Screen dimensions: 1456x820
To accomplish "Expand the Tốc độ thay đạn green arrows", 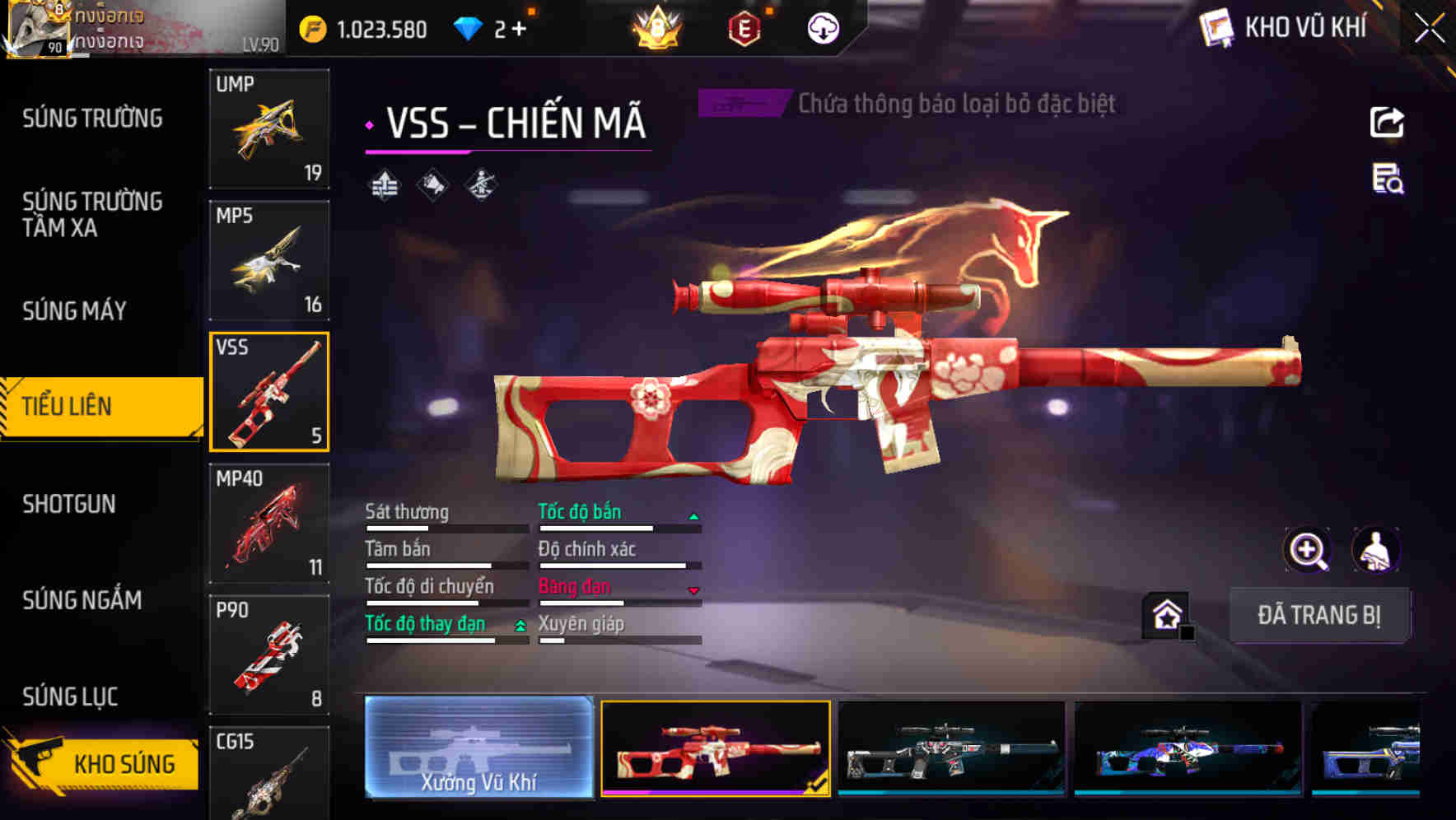I will tap(519, 626).
